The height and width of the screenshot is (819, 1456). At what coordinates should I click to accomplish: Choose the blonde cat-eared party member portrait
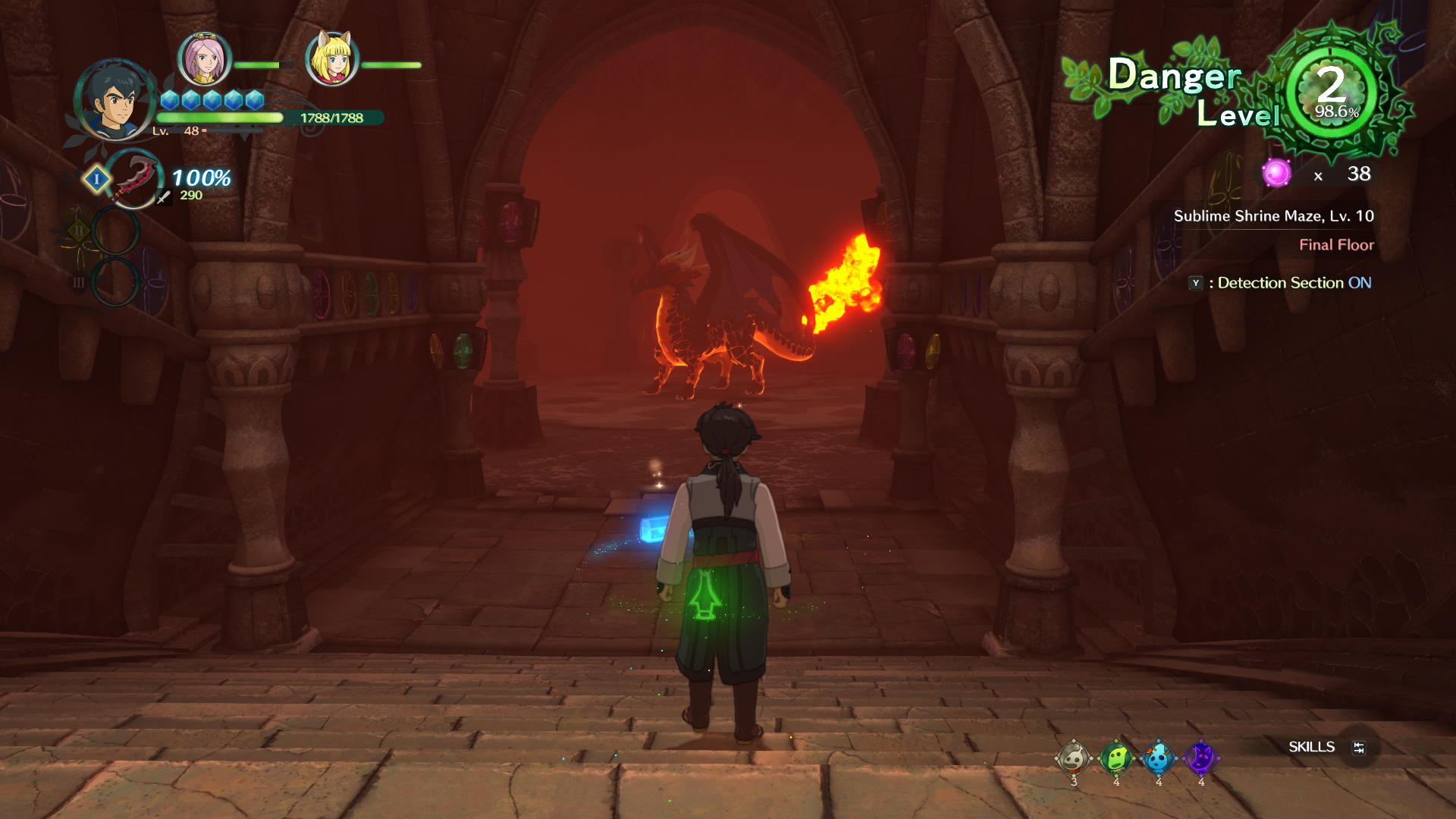(331, 59)
